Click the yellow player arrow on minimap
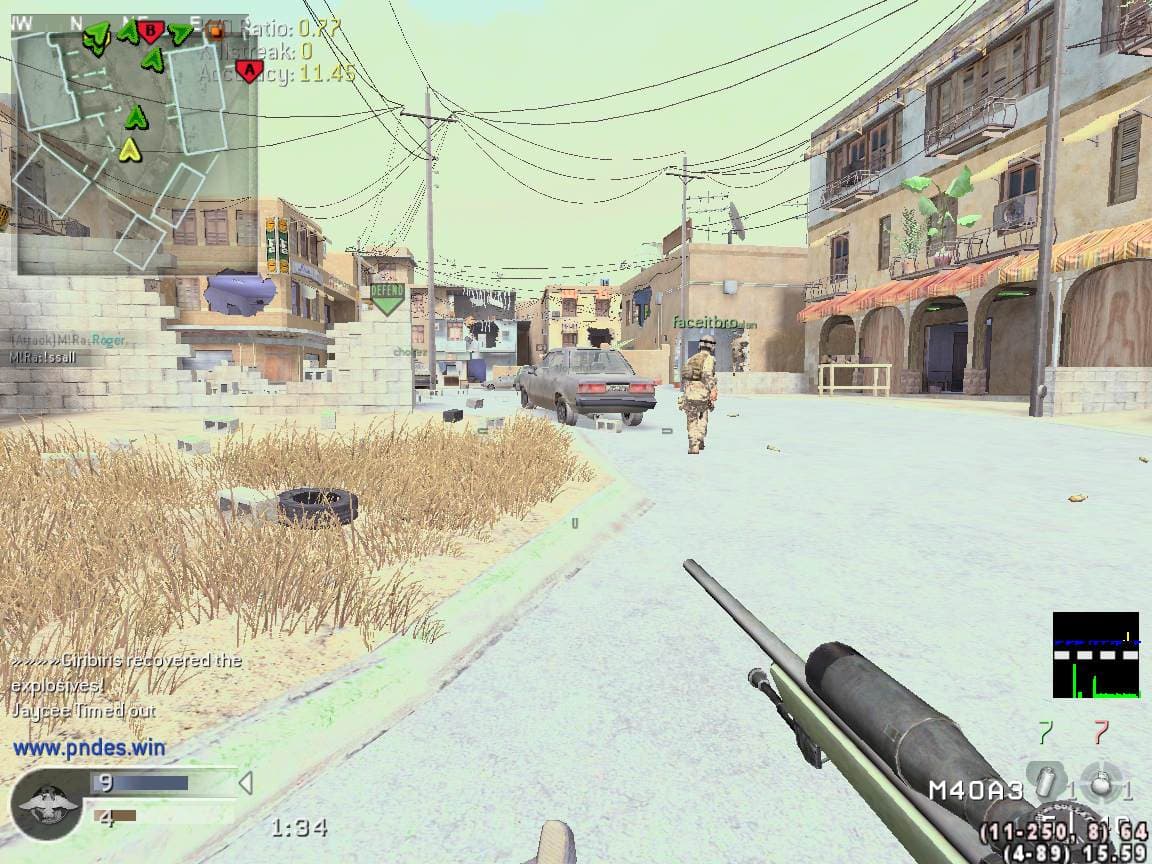The height and width of the screenshot is (864, 1152). click(129, 150)
